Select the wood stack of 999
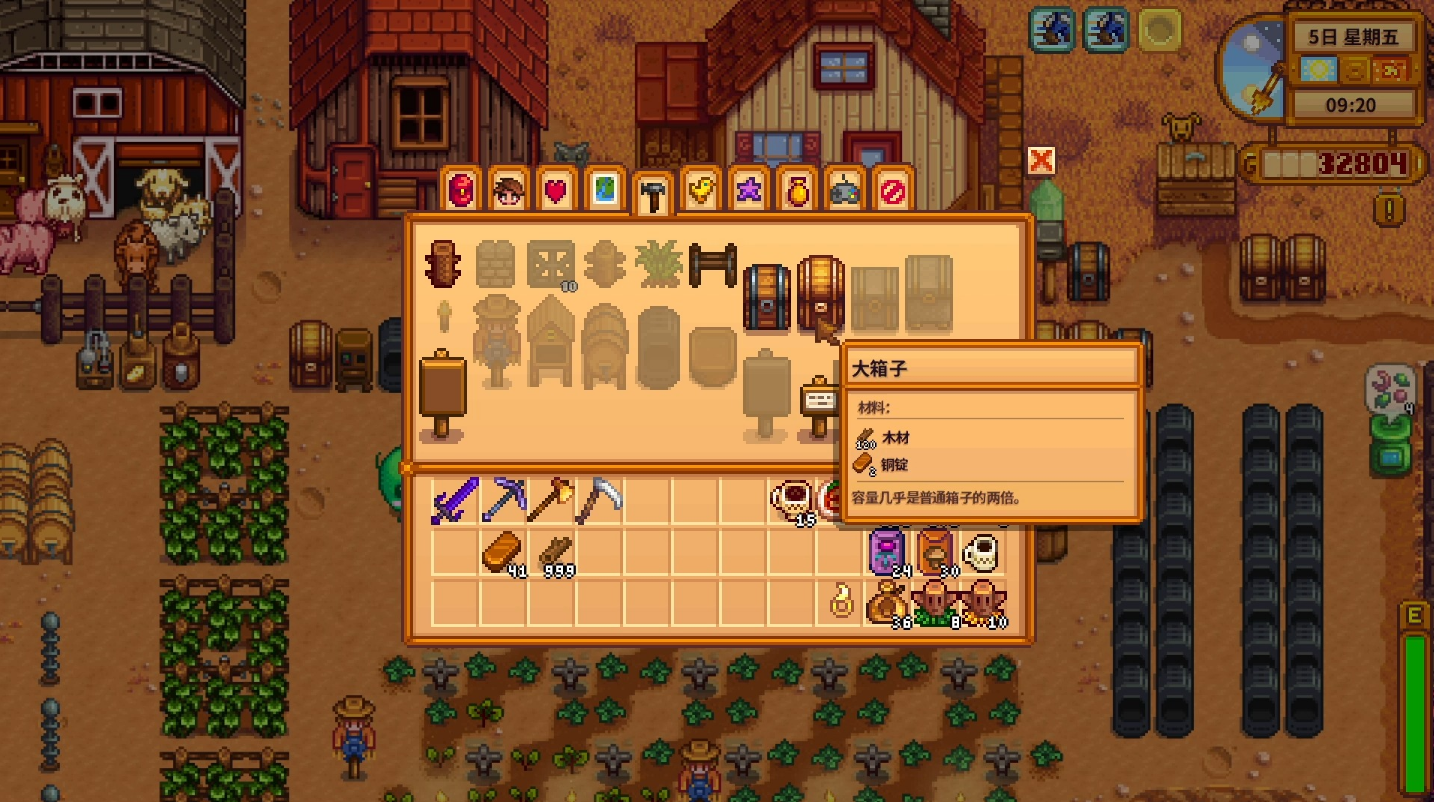Viewport: 1434px width, 802px height. tap(553, 551)
